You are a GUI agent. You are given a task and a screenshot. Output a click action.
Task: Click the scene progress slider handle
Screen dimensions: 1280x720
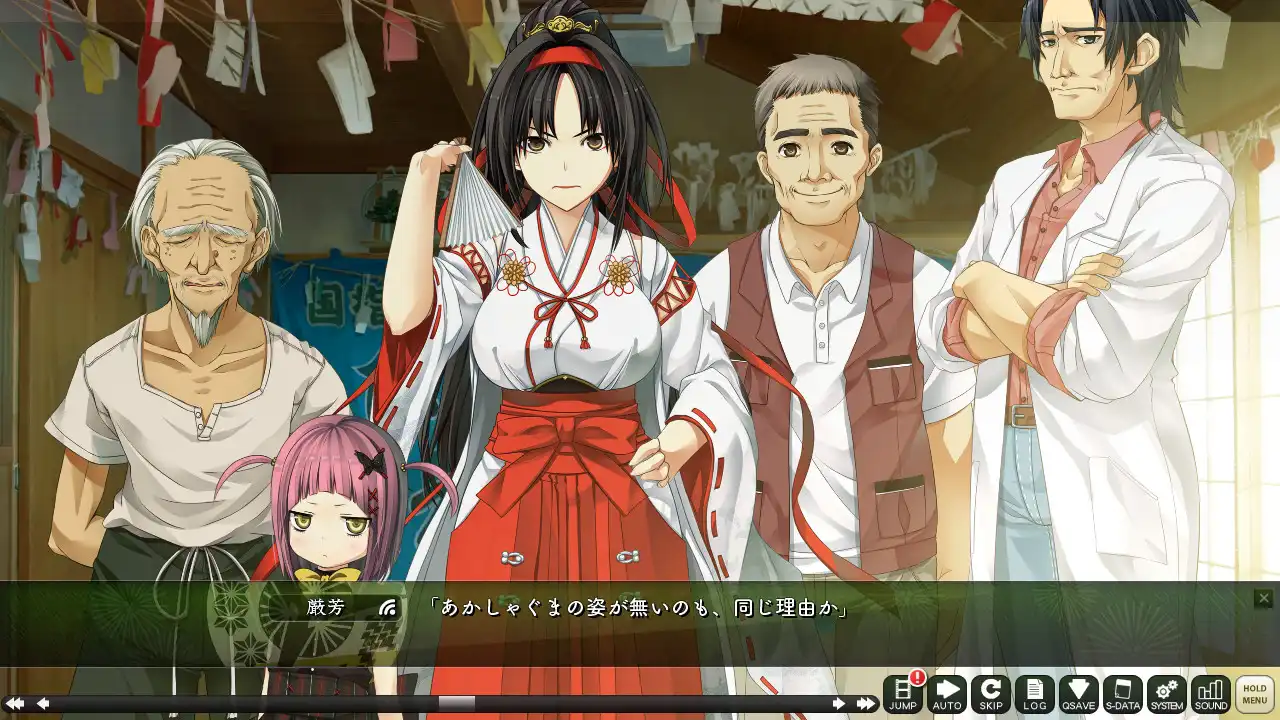tap(457, 704)
